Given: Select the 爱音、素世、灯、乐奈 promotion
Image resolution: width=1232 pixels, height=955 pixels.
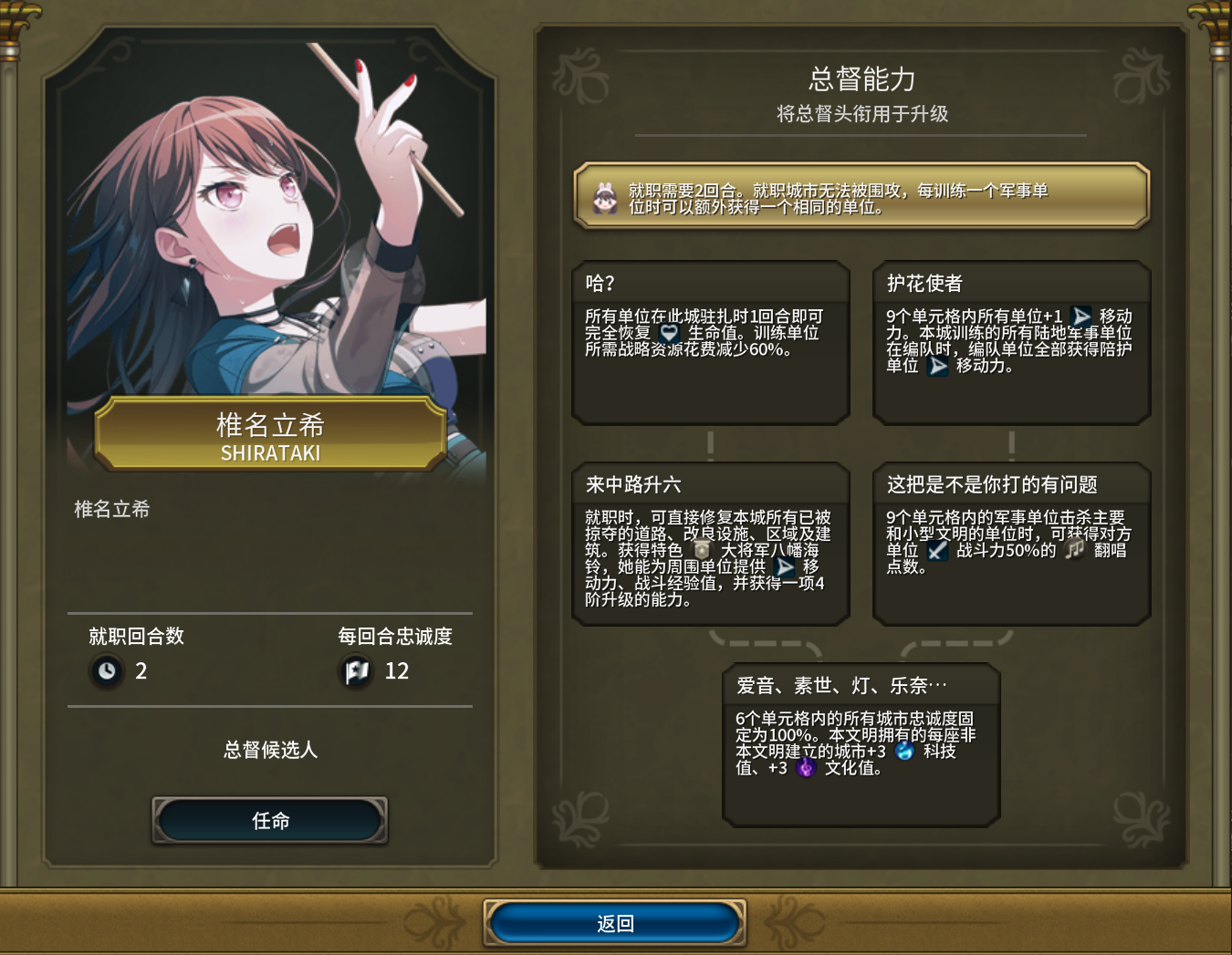Looking at the screenshot, I should click(x=861, y=745).
